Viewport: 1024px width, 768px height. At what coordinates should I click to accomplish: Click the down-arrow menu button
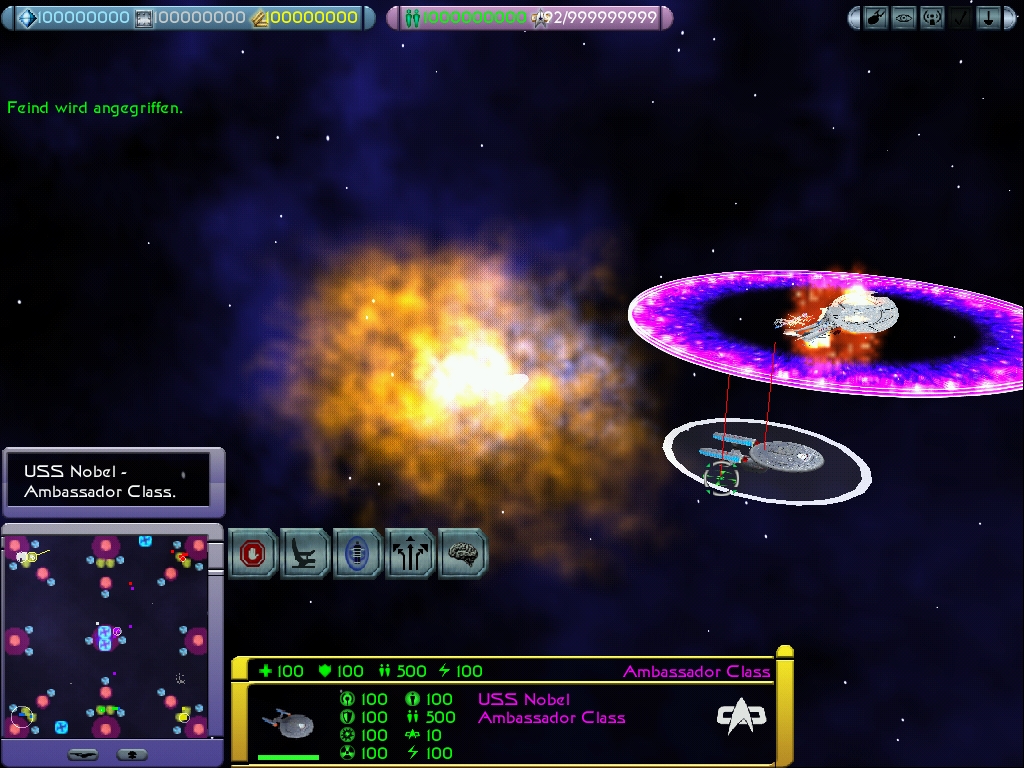(x=988, y=18)
